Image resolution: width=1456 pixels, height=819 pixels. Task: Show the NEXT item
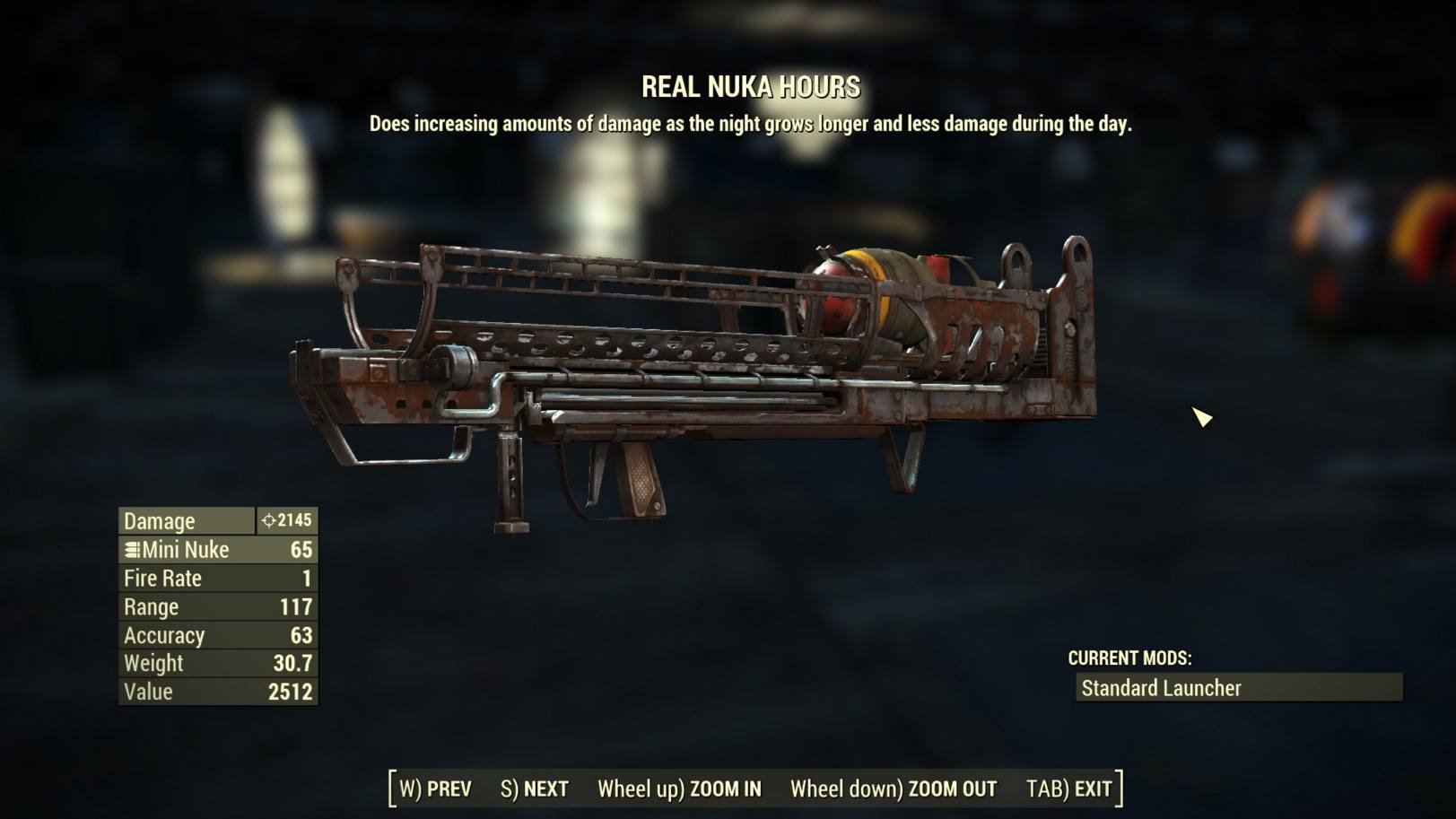click(x=535, y=789)
